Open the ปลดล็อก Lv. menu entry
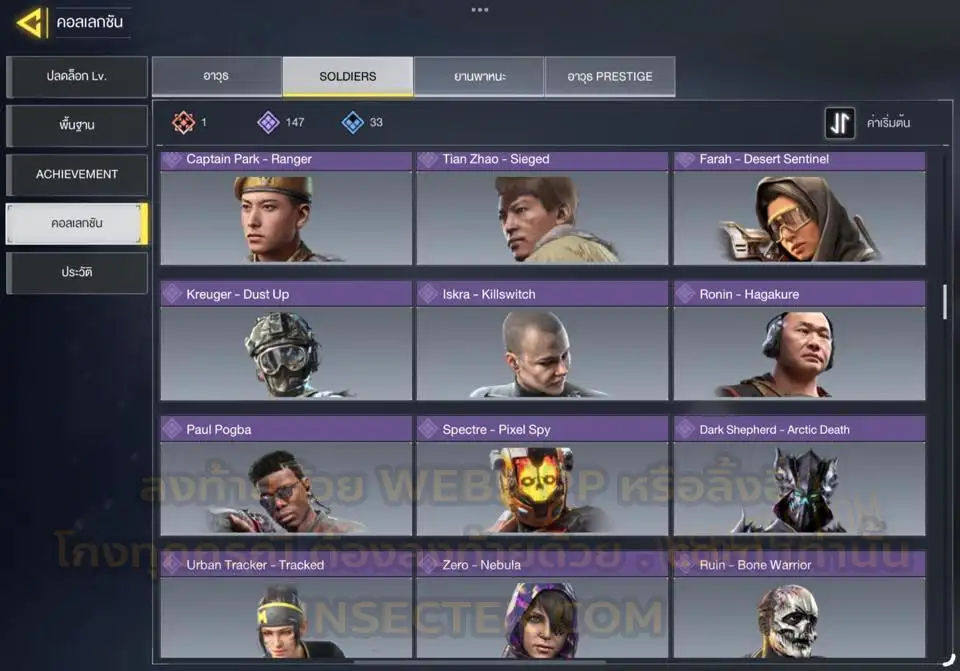960x671 pixels. point(77,77)
